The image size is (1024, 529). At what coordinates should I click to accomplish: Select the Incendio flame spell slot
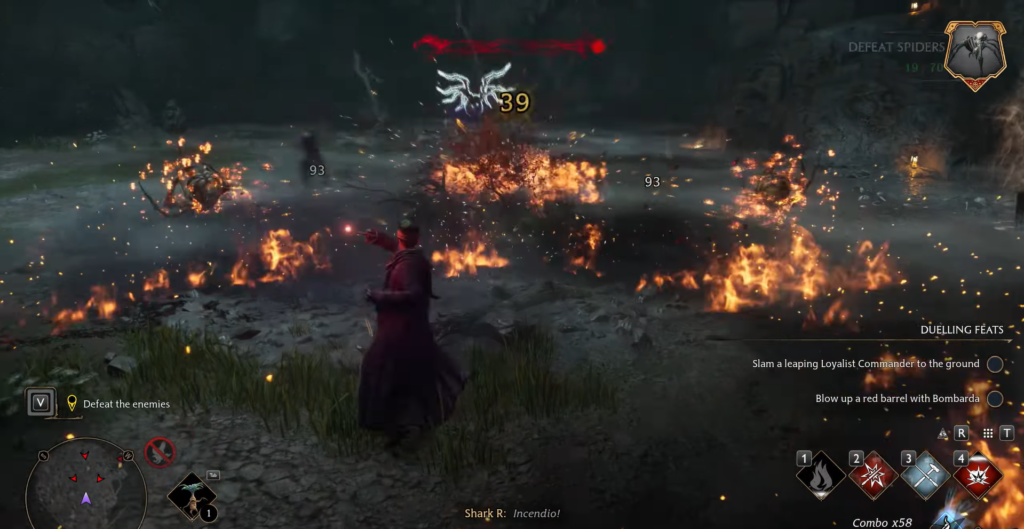821,476
